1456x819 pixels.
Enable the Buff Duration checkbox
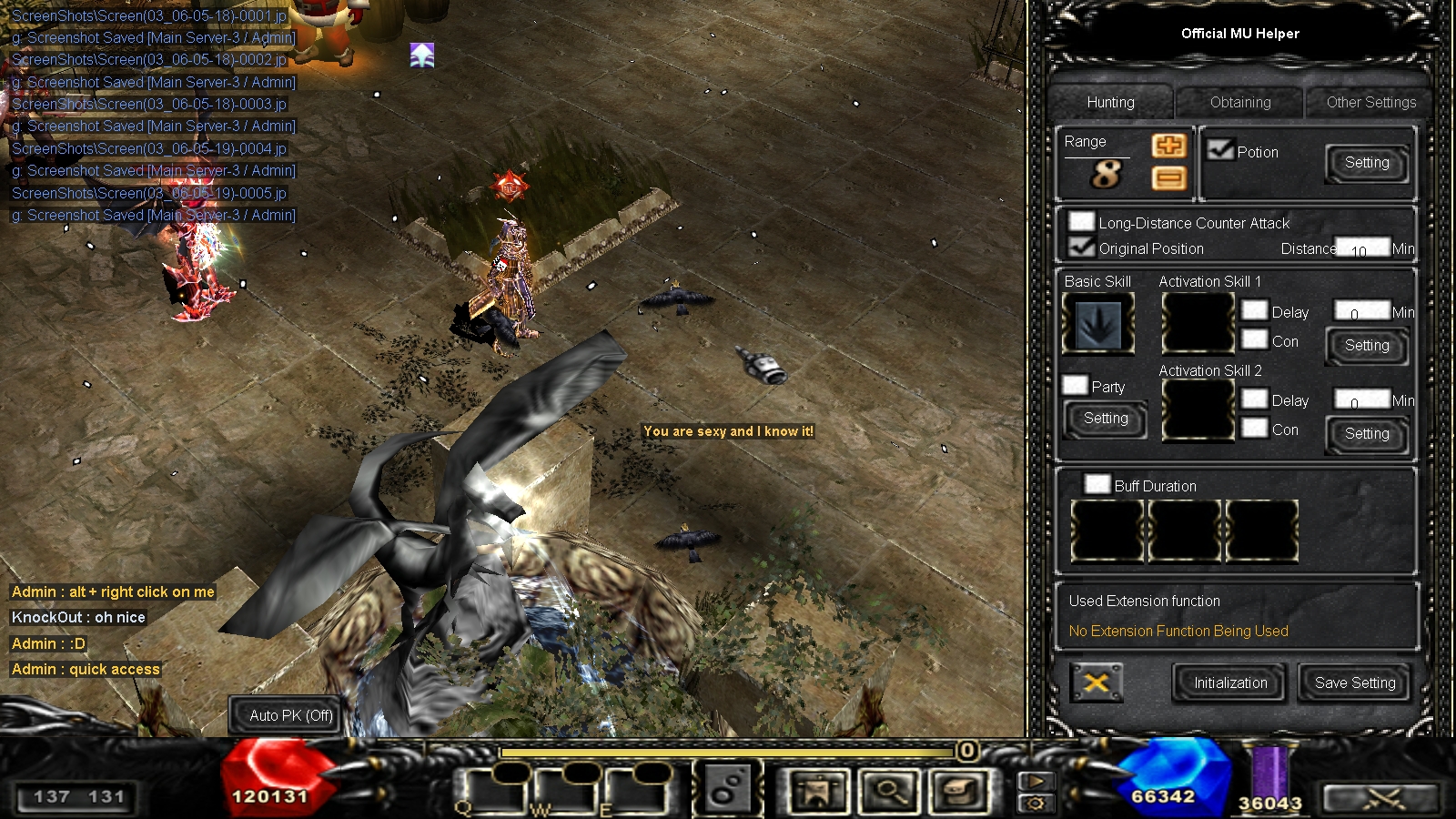tap(1097, 484)
